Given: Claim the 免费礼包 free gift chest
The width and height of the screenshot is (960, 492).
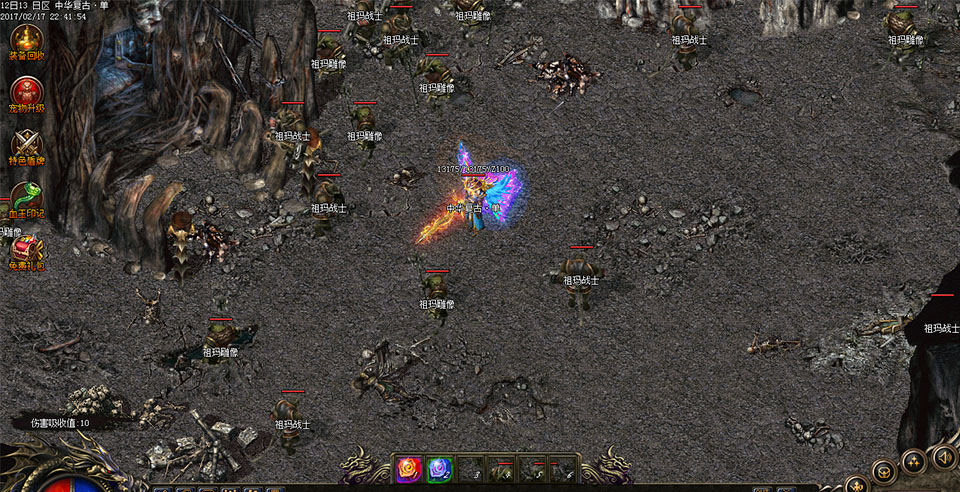Looking at the screenshot, I should (x=26, y=250).
